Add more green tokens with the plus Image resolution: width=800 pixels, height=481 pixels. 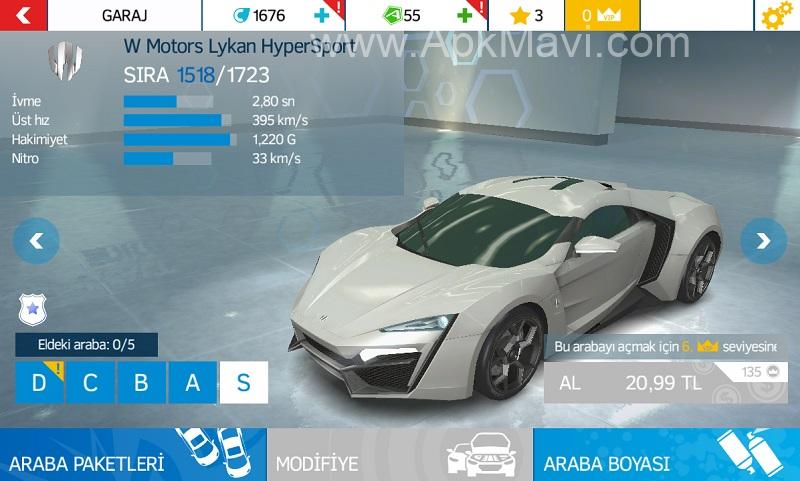(x=464, y=16)
